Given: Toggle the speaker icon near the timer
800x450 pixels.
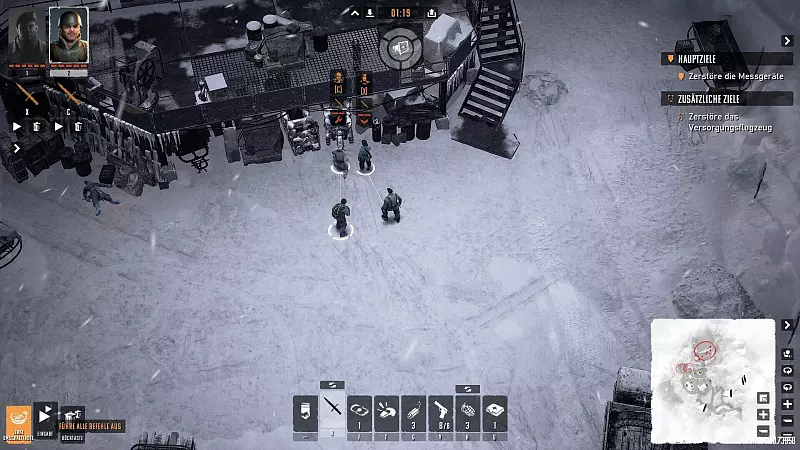Looking at the screenshot, I should click(398, 45).
